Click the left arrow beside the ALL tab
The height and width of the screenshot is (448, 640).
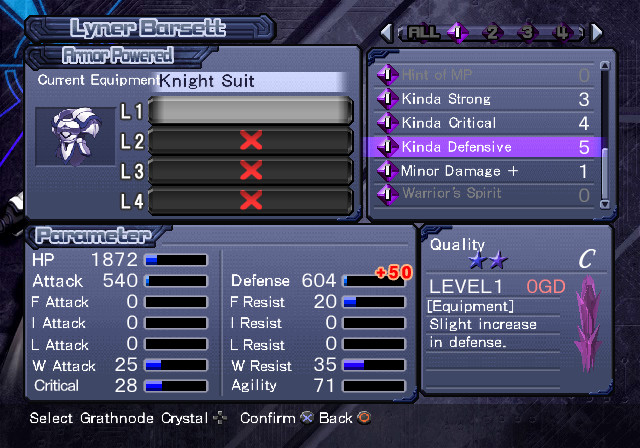pos(386,32)
